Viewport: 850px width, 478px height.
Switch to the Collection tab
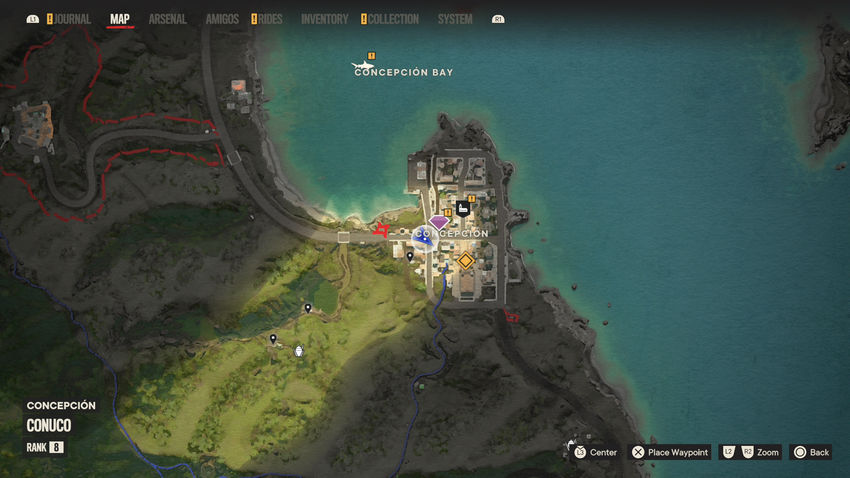[x=393, y=19]
